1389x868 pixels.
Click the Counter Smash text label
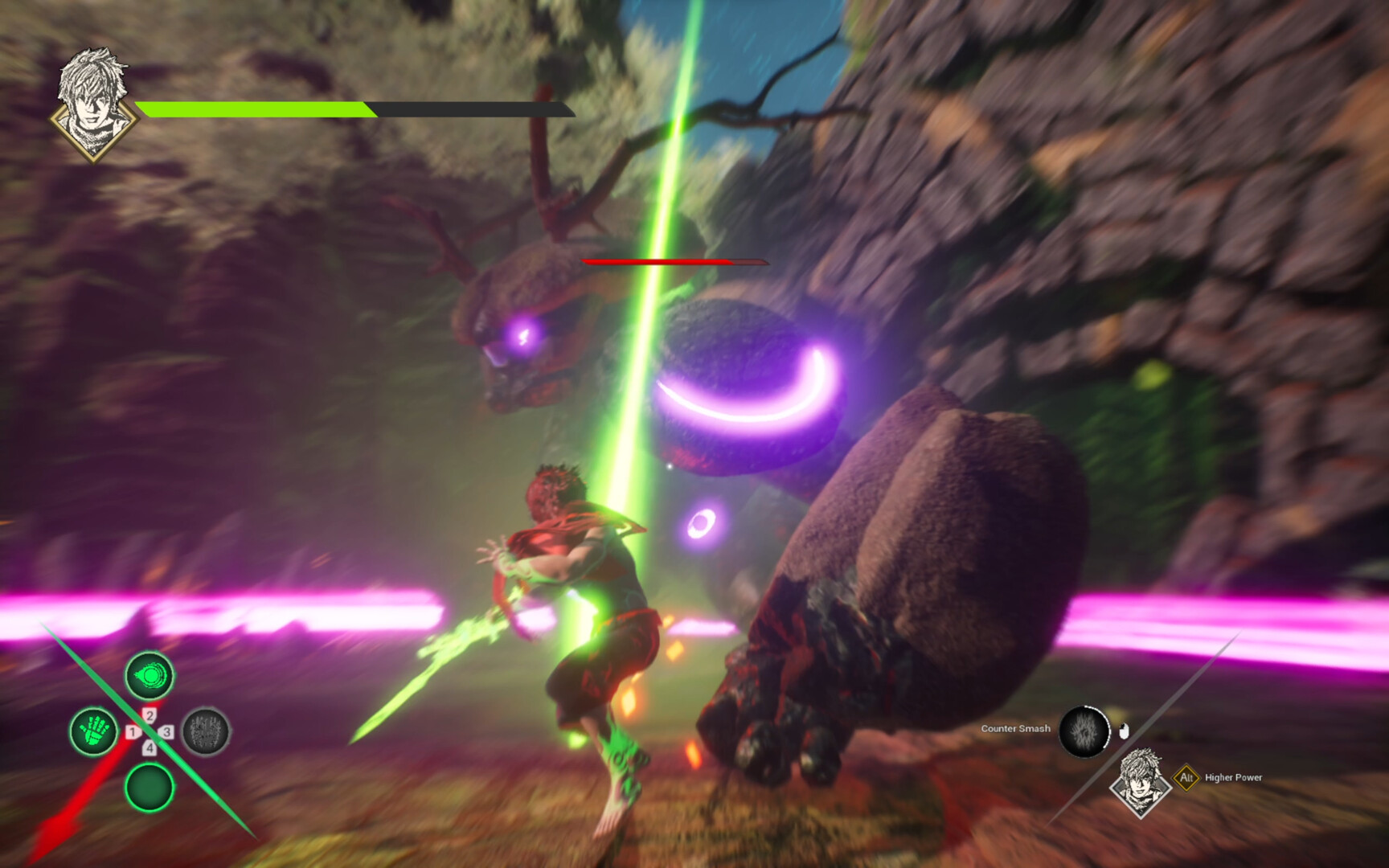coord(1016,729)
